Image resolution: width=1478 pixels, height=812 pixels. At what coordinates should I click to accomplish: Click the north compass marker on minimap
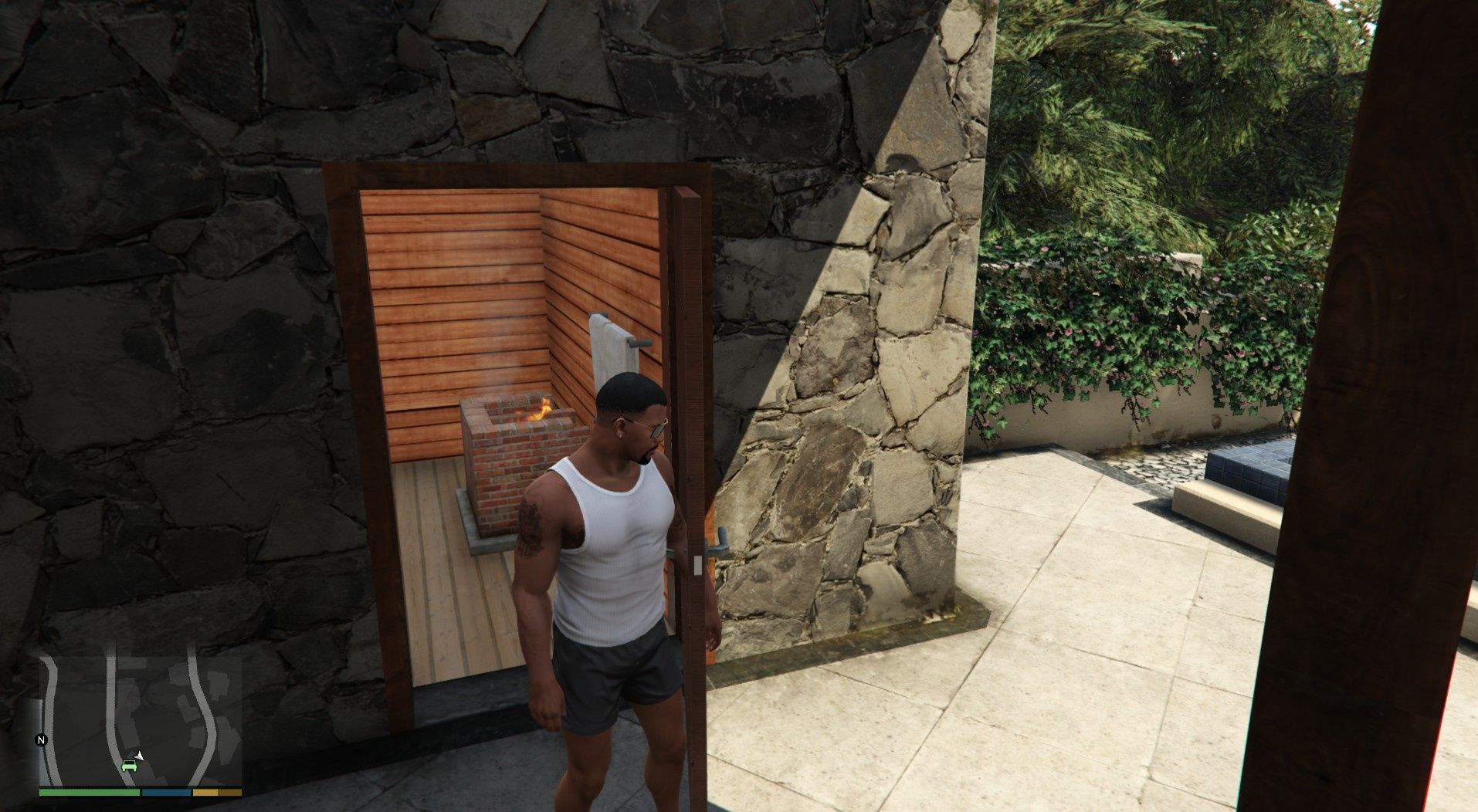click(42, 740)
